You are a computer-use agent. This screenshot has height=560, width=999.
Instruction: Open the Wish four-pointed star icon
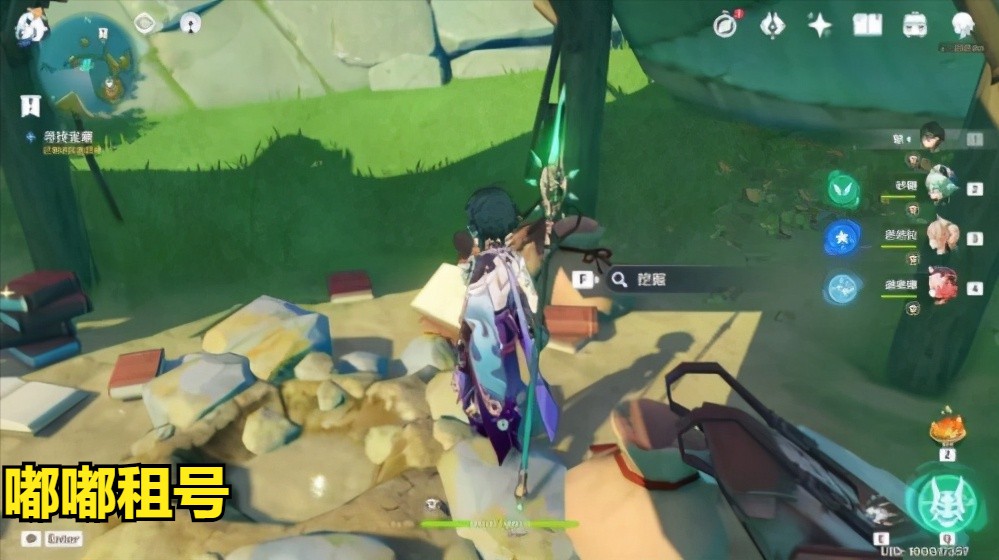click(820, 25)
